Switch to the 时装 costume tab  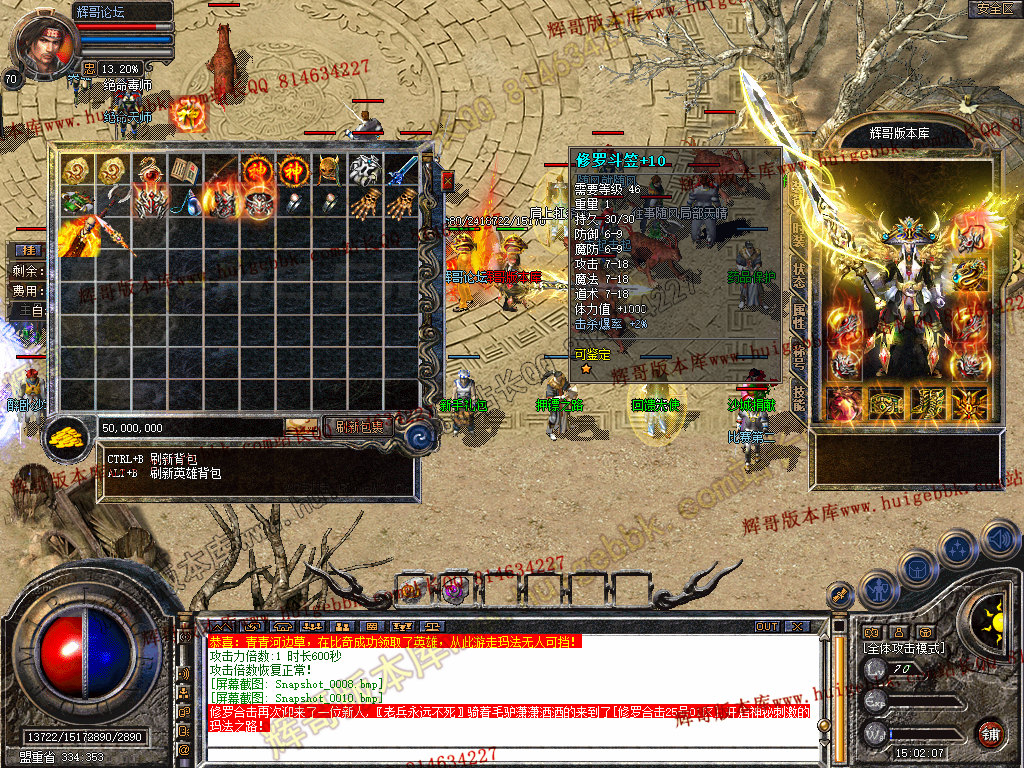pos(798,237)
